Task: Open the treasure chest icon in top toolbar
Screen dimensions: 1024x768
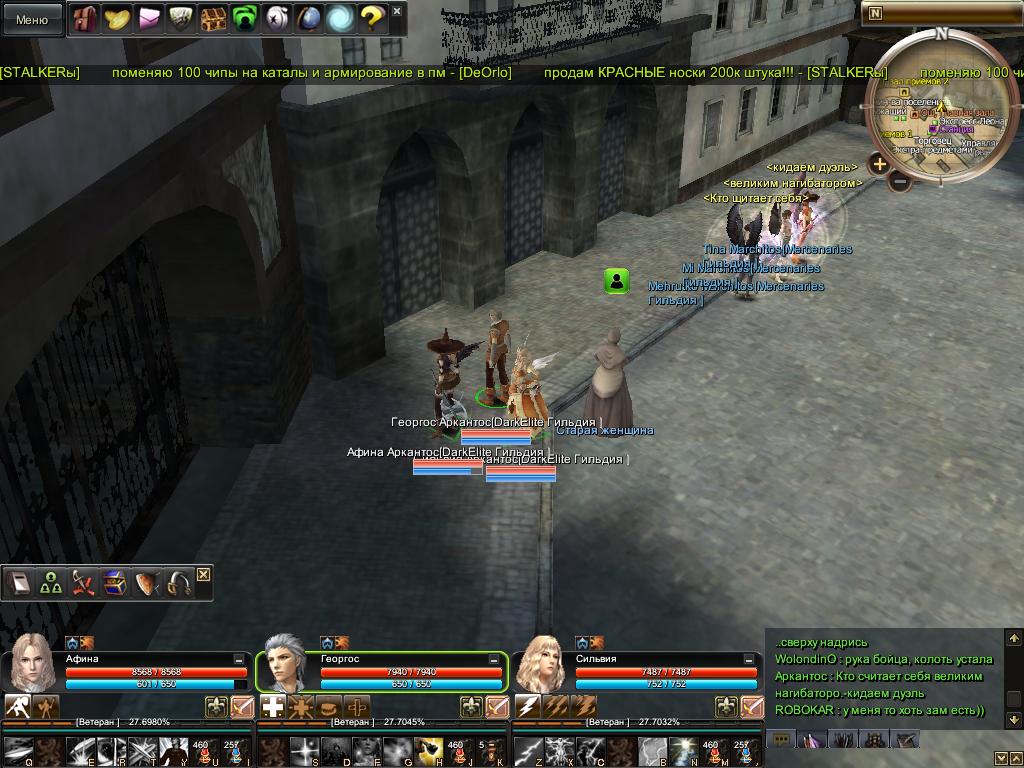Action: click(213, 18)
